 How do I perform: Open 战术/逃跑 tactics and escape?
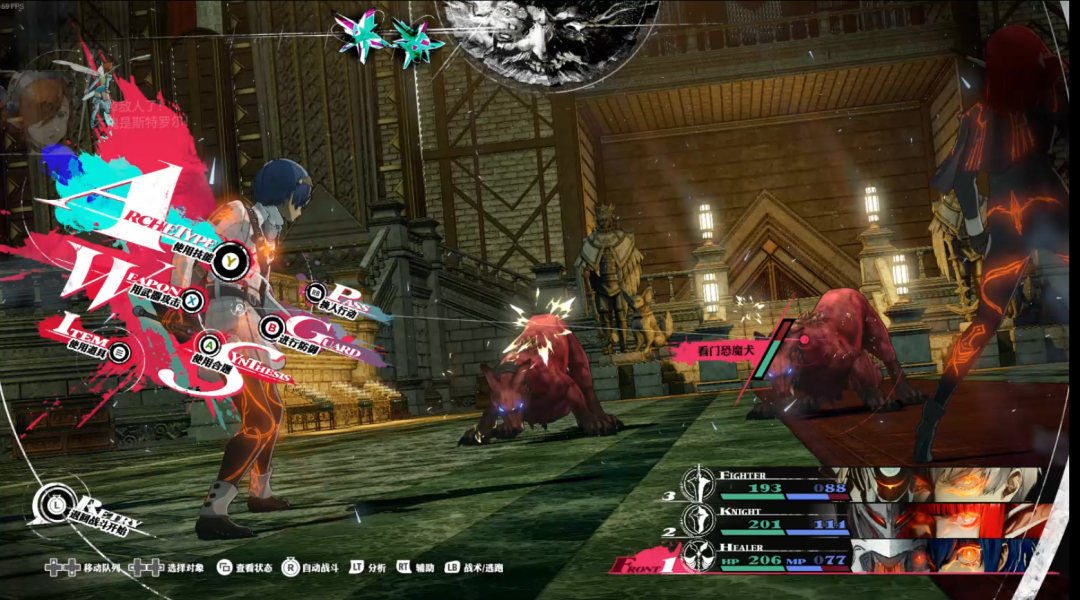(x=452, y=568)
